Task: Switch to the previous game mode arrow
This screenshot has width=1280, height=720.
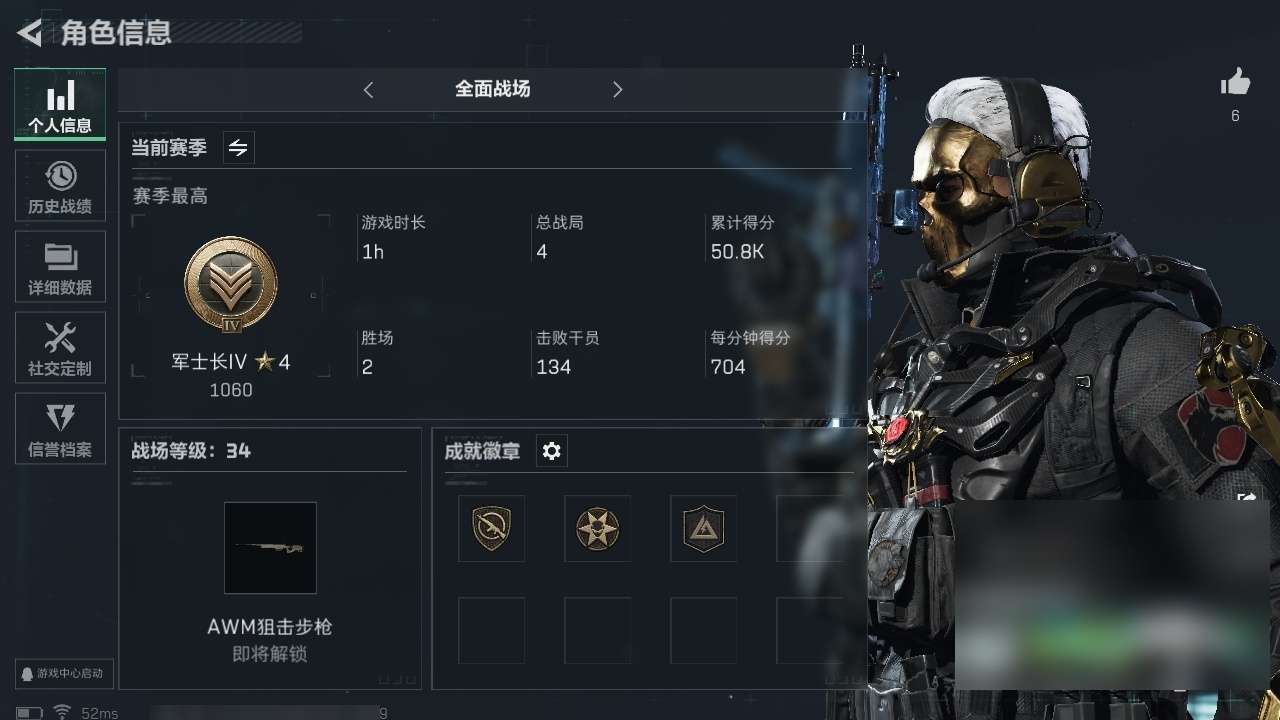Action: click(x=368, y=90)
